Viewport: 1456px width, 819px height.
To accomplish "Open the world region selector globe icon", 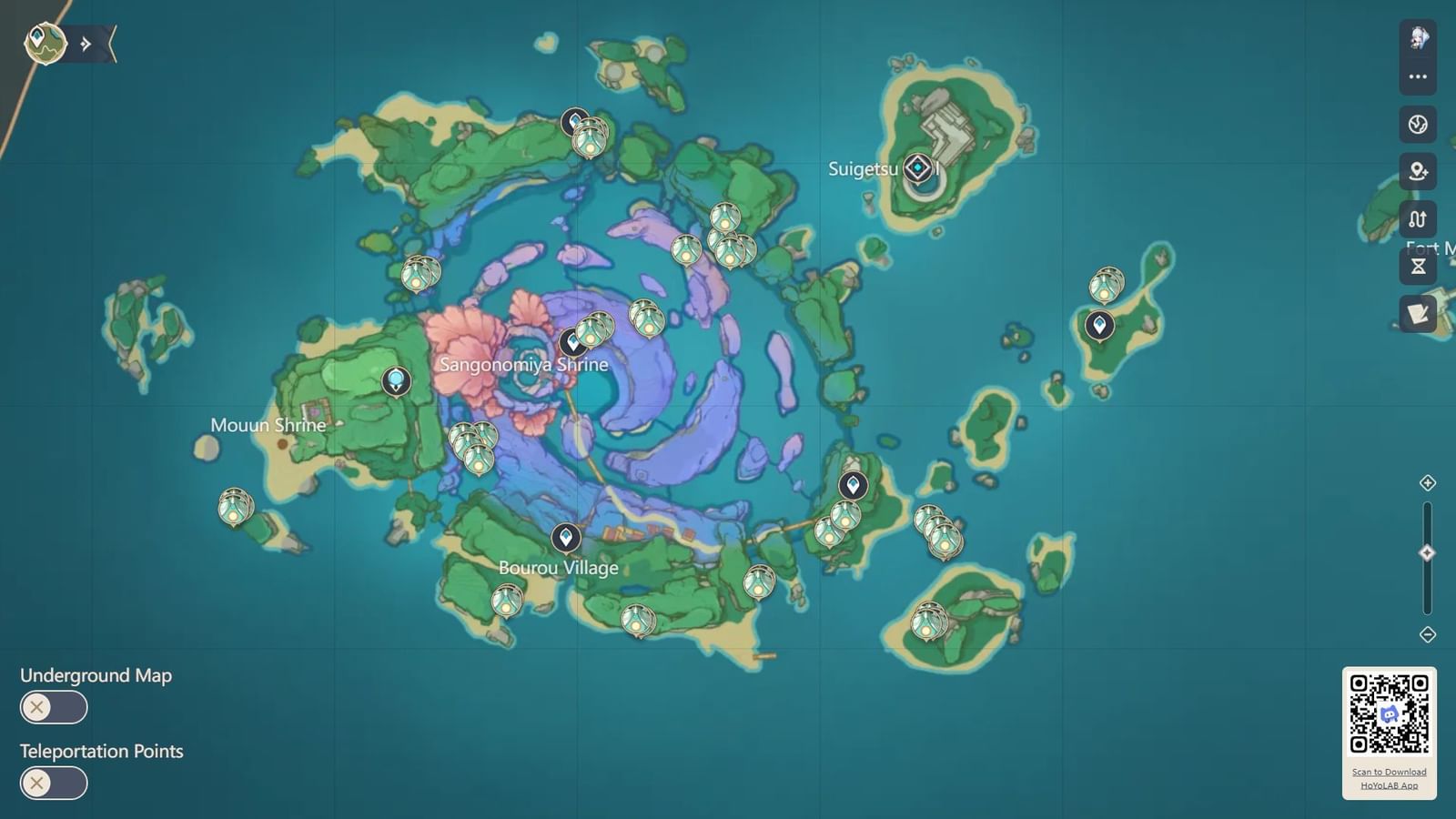I will [1417, 125].
